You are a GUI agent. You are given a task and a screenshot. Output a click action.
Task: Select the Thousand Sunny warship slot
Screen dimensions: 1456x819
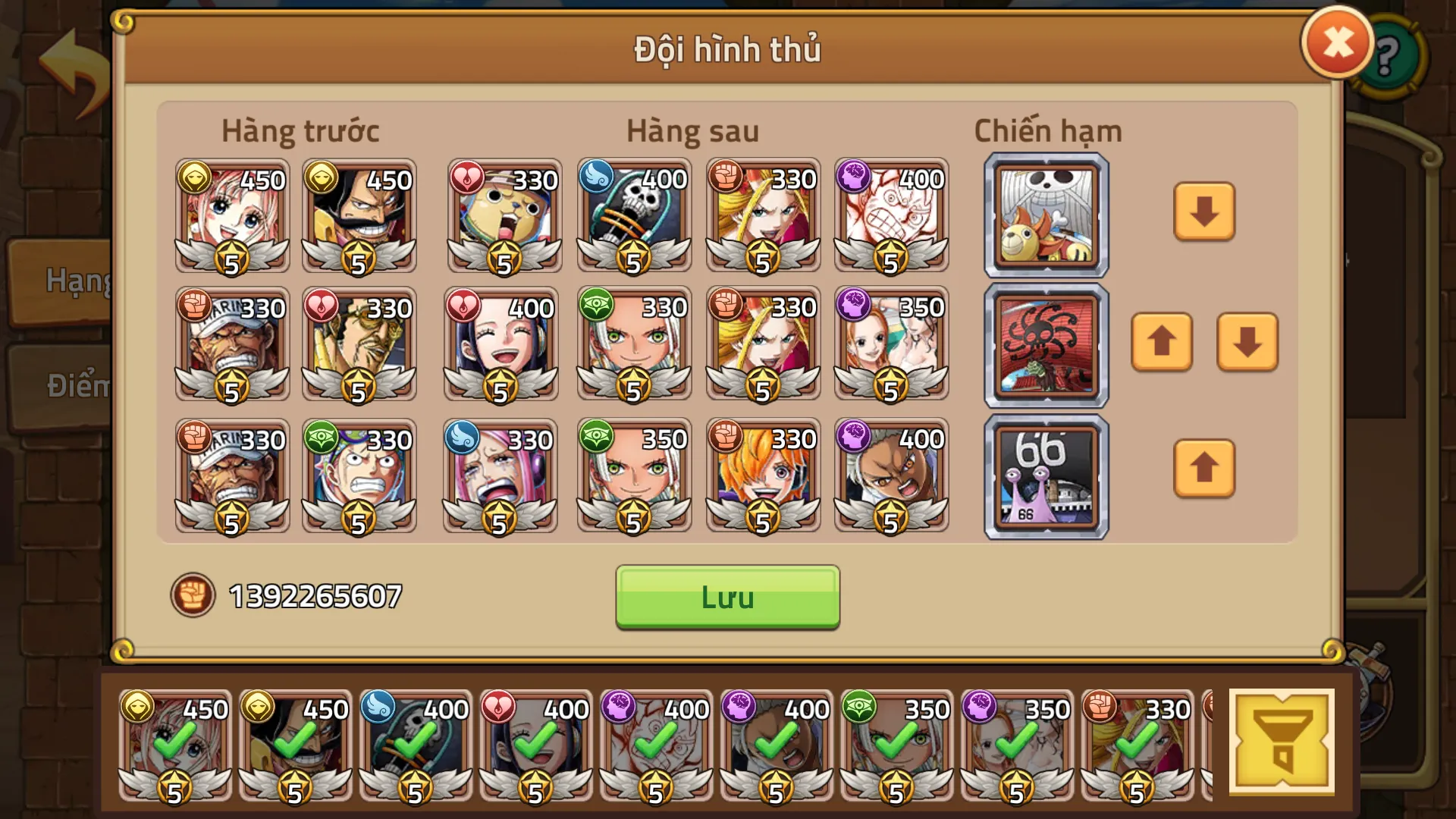point(1045,213)
